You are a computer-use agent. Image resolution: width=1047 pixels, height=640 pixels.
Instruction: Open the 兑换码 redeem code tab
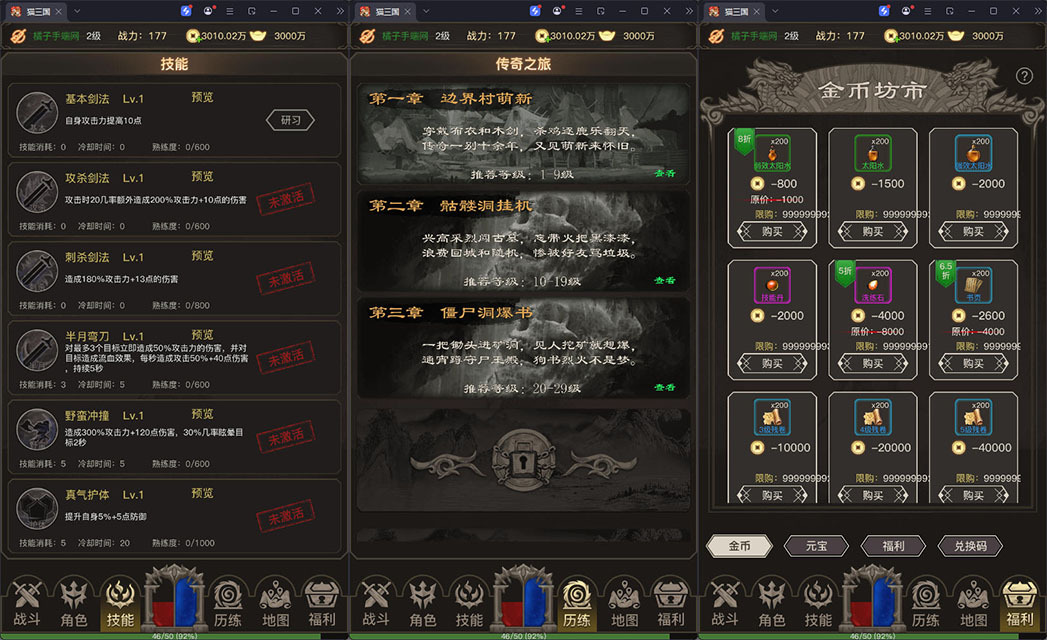click(969, 546)
